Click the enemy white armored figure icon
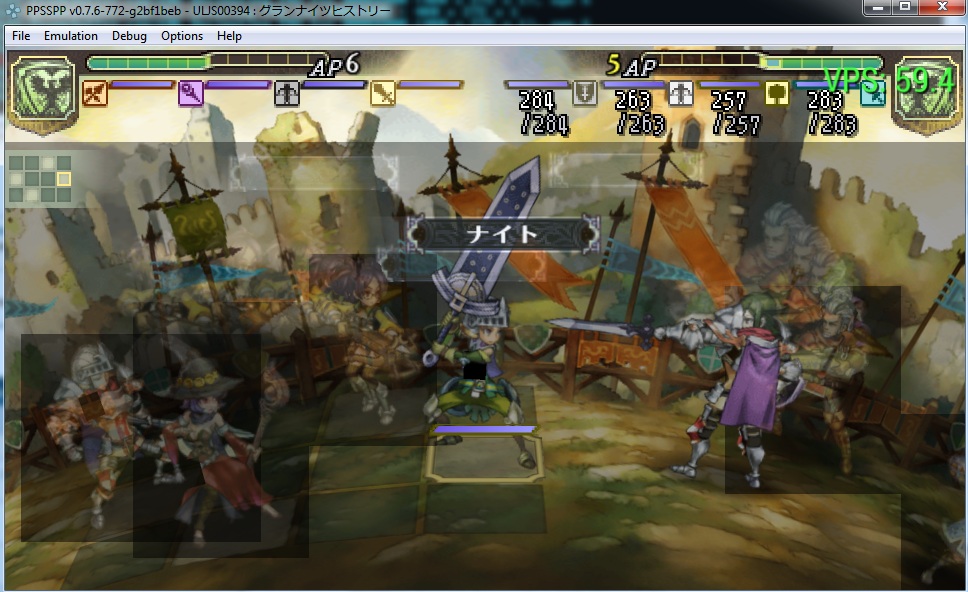Viewport: 968px width, 592px height. tap(681, 93)
